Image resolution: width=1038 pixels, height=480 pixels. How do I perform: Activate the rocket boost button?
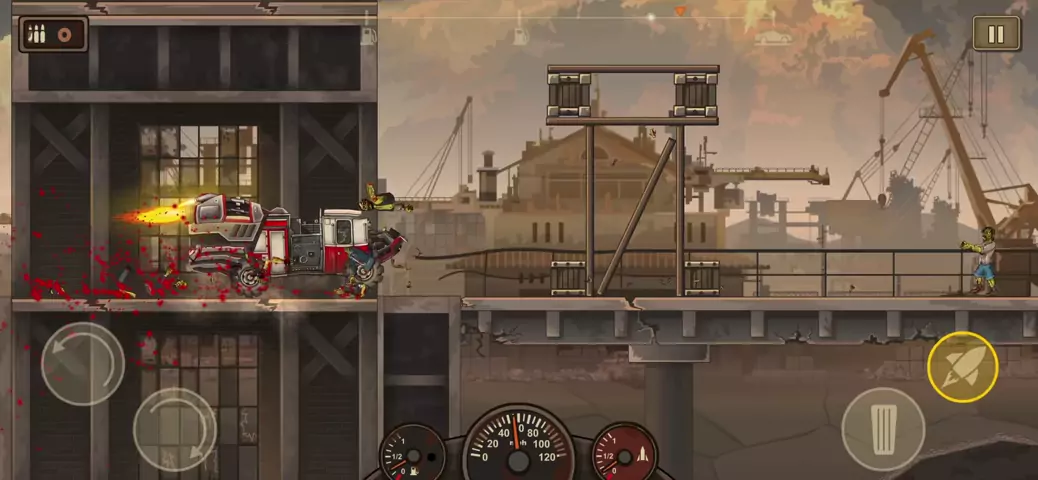(962, 366)
